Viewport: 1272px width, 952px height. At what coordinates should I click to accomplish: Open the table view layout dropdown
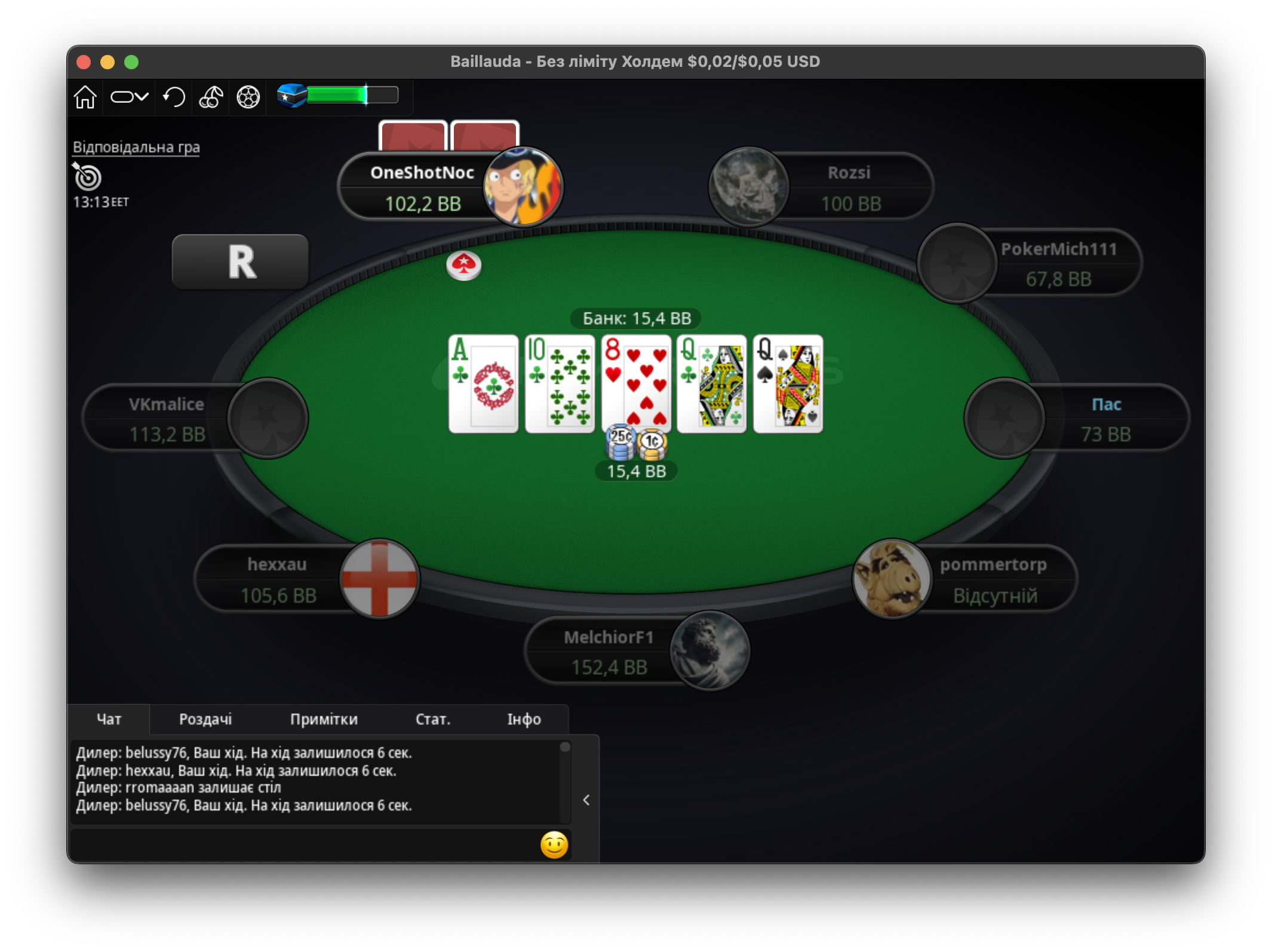click(x=128, y=96)
